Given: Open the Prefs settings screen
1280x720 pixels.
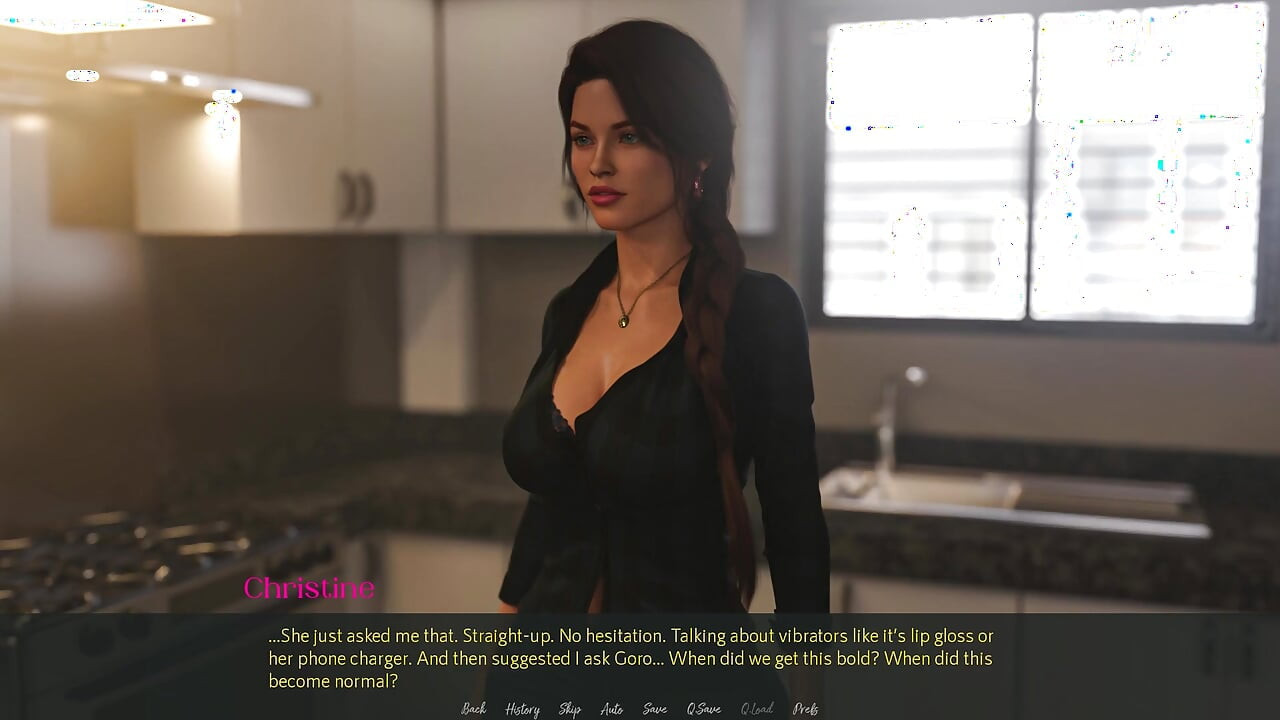Looking at the screenshot, I should [x=804, y=708].
